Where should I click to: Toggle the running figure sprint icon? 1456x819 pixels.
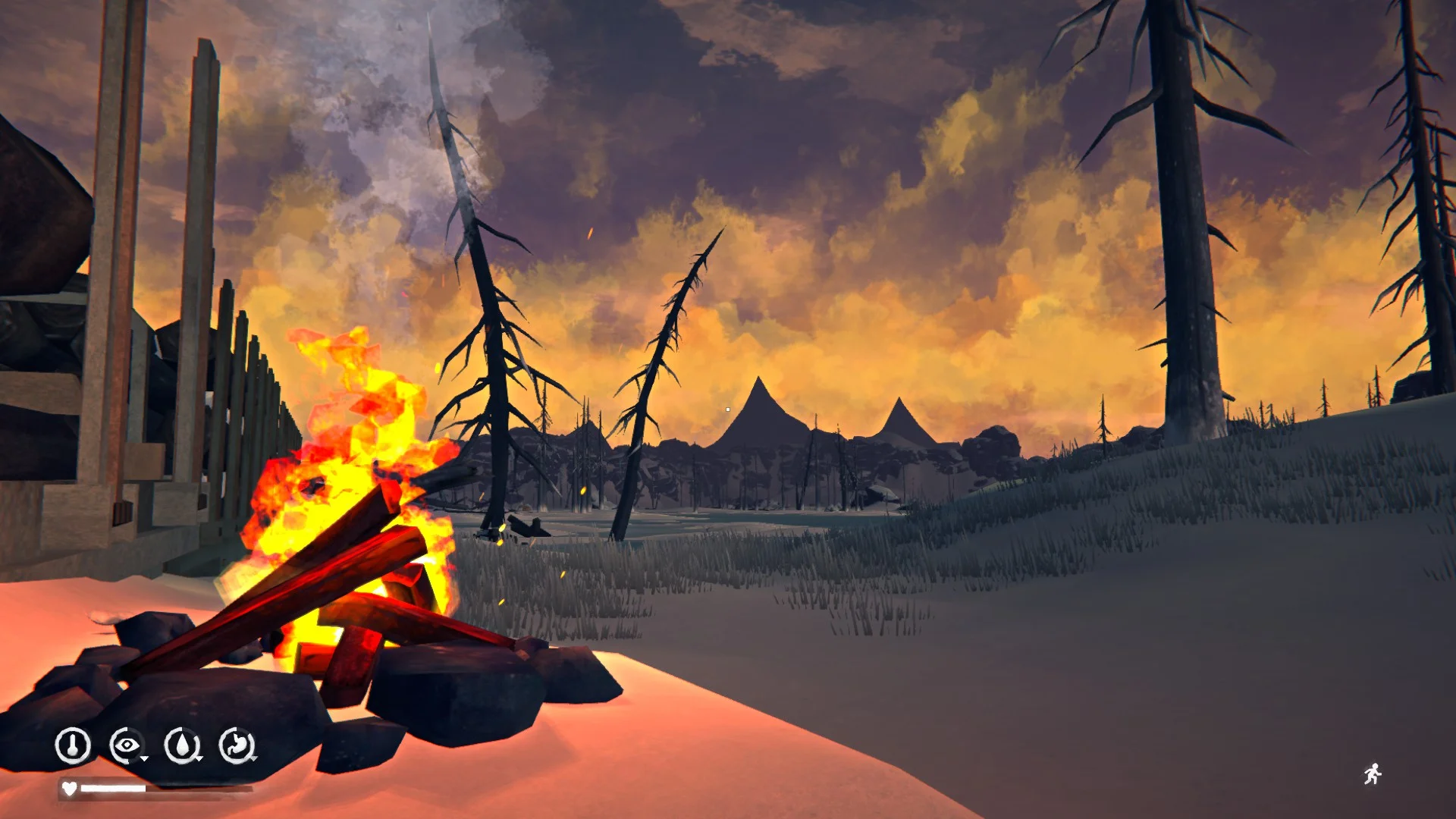[x=1372, y=774]
